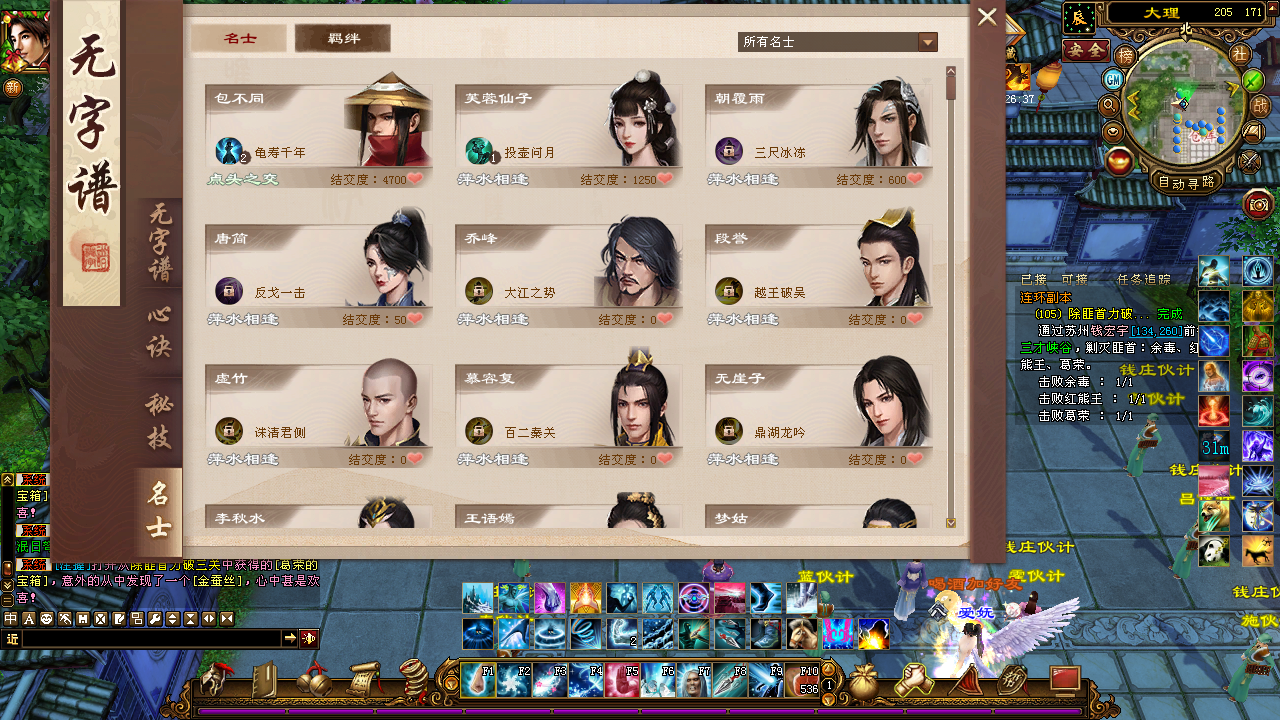1280x720 pixels.
Task: Open the 虚竹 character card
Action: click(x=319, y=410)
